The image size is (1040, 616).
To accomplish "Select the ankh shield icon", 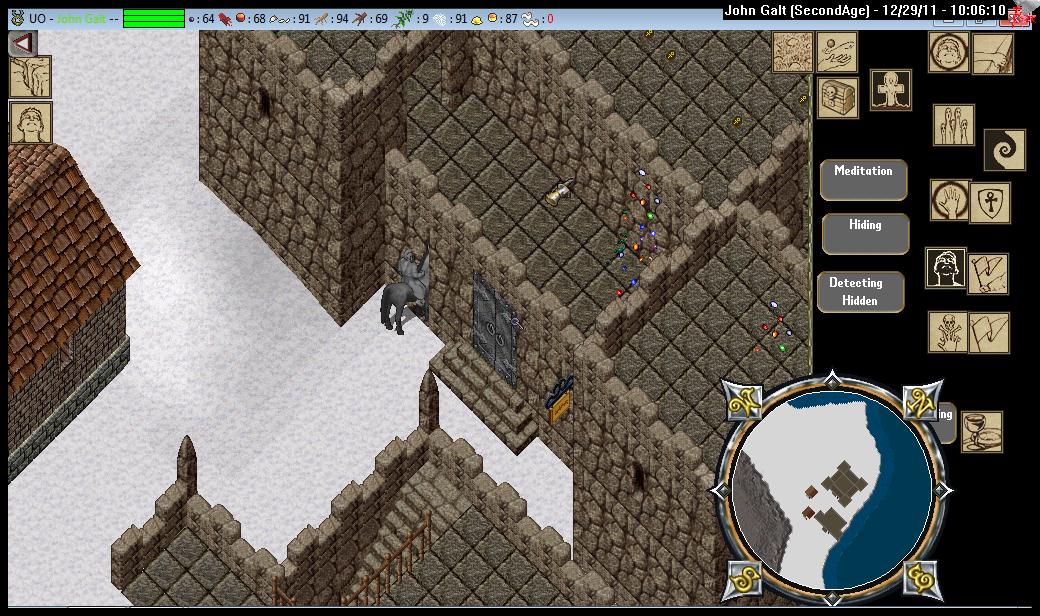I will click(x=989, y=203).
